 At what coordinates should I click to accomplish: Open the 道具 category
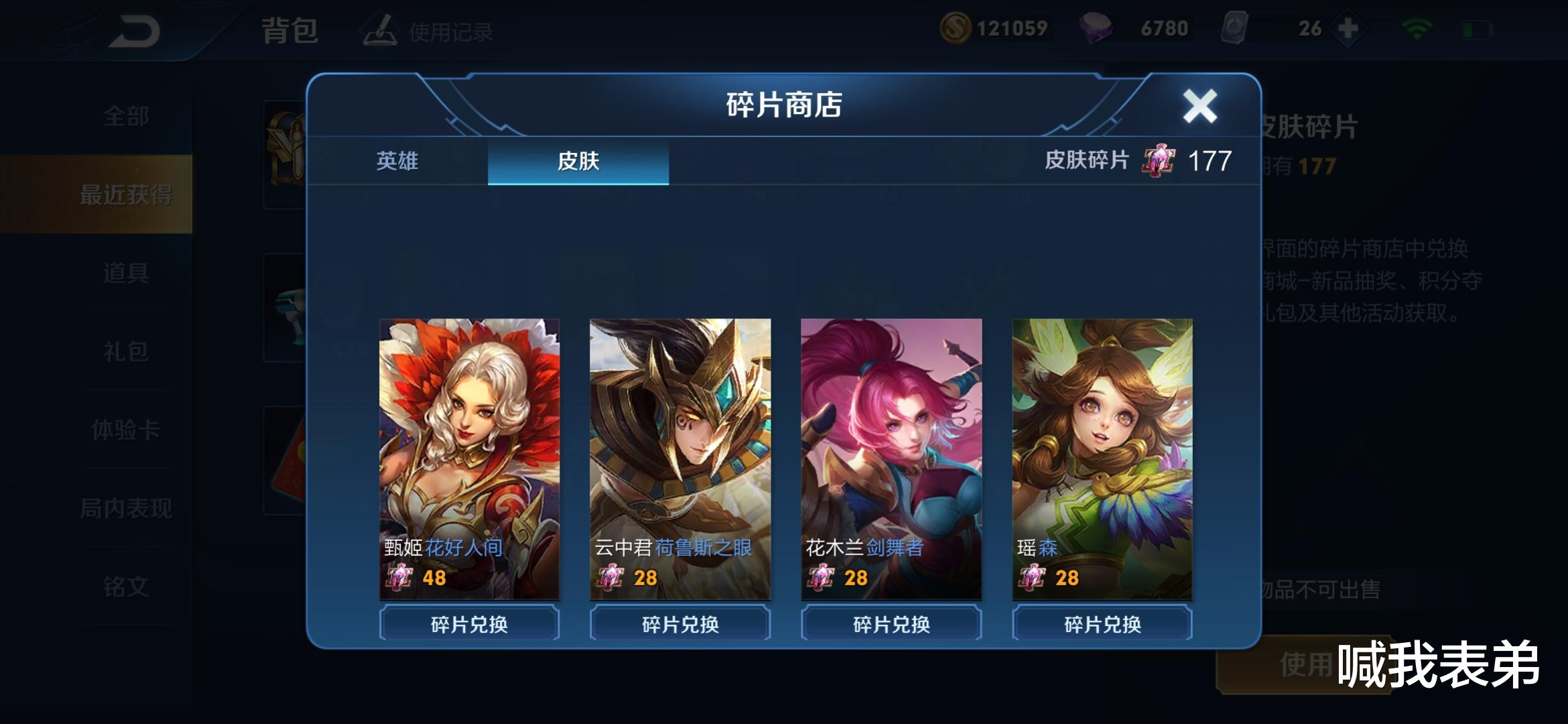(x=126, y=273)
